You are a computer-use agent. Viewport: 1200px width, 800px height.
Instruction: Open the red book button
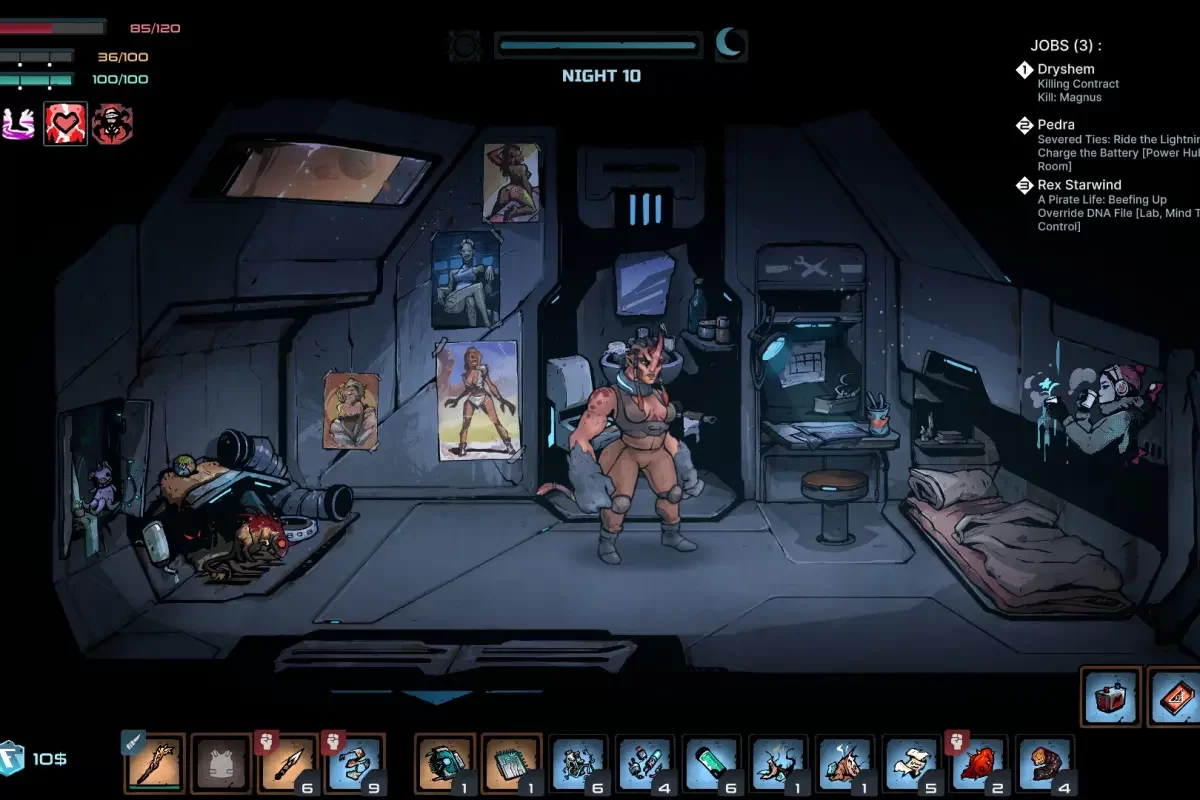[x=1175, y=697]
